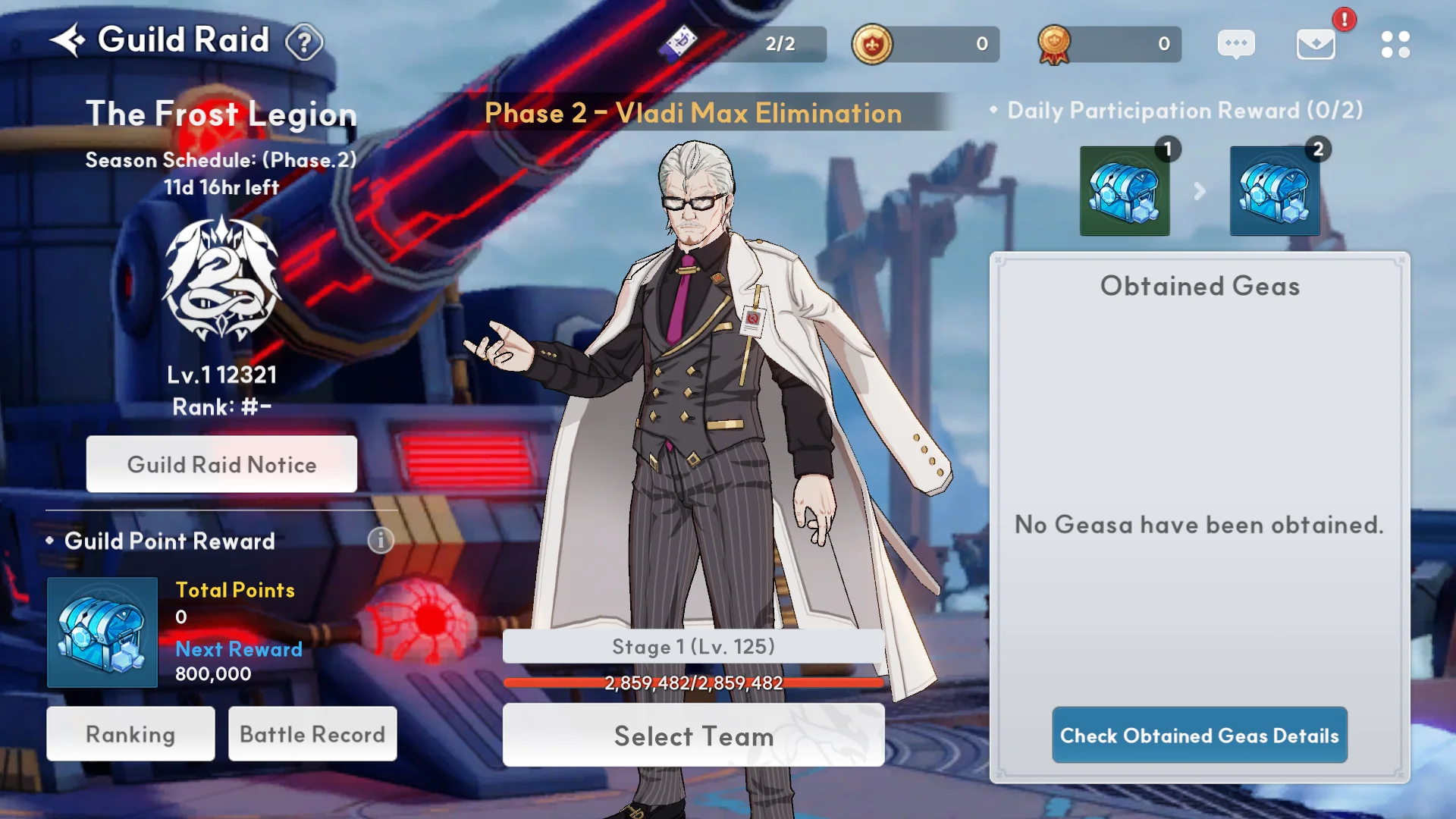Open the chat bubble icon
The height and width of the screenshot is (819, 1456).
[1236, 44]
